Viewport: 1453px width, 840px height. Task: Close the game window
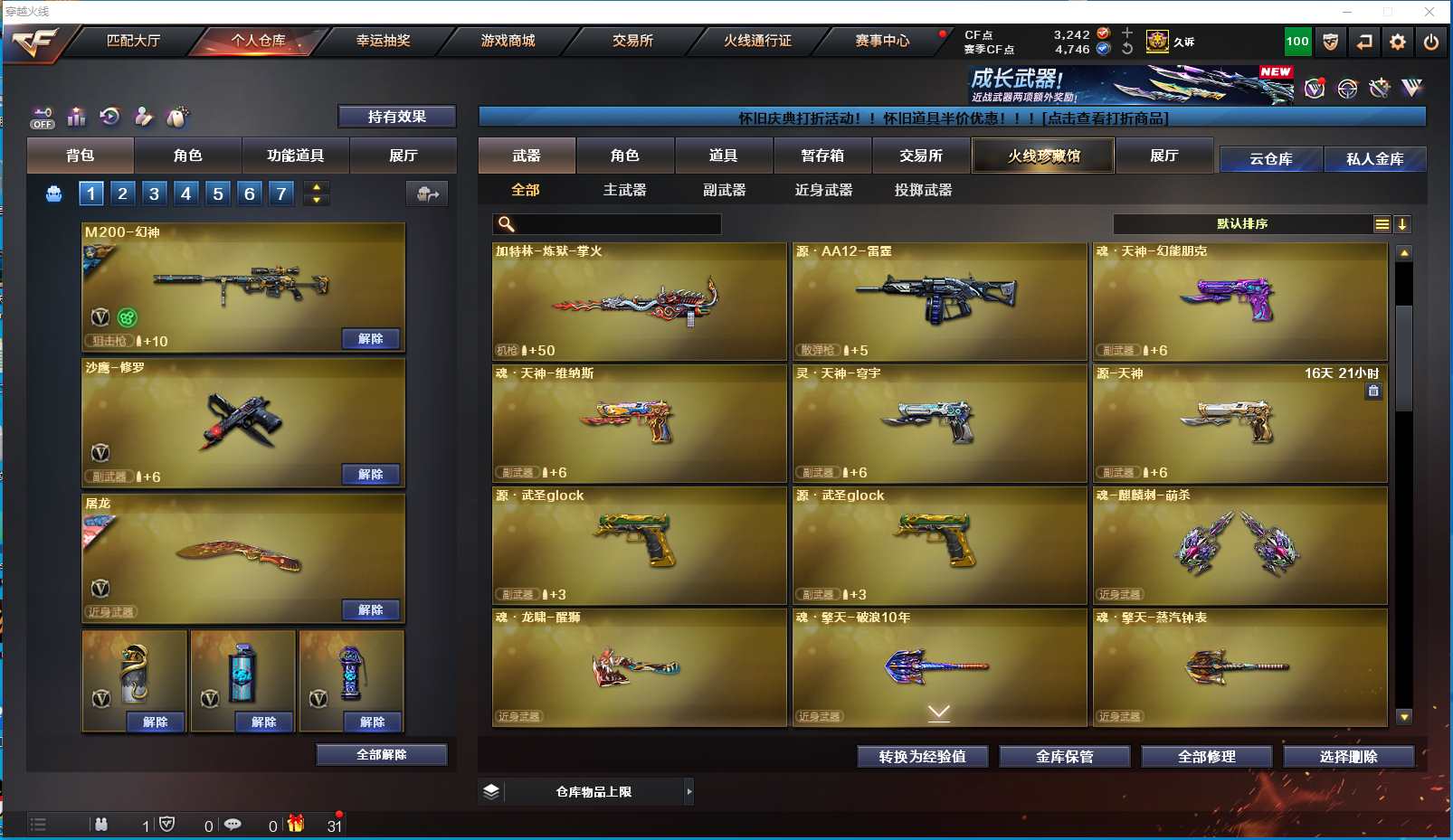pyautogui.click(x=1429, y=12)
